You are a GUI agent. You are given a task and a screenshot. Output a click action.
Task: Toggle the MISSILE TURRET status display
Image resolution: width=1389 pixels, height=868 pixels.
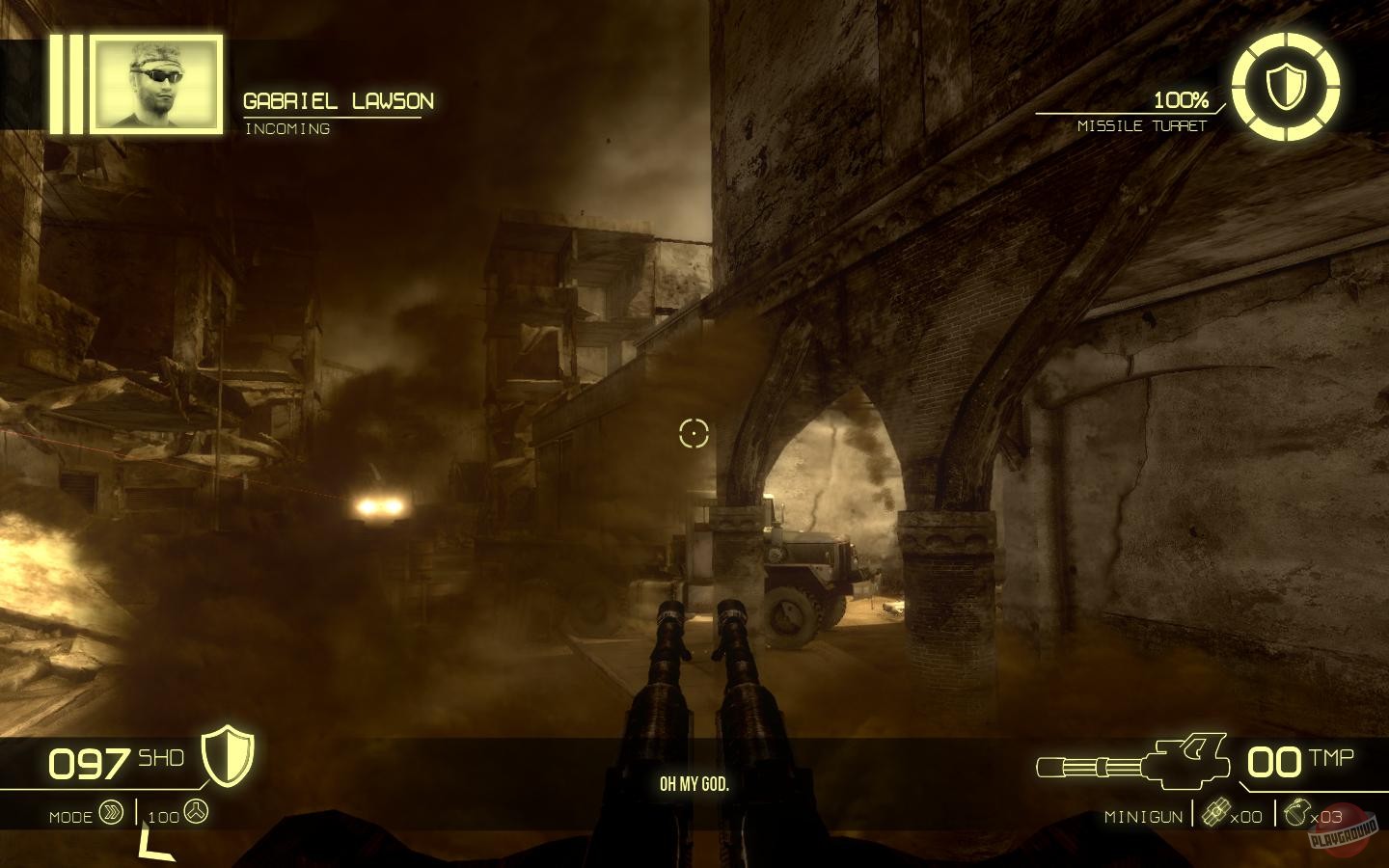click(x=1142, y=125)
